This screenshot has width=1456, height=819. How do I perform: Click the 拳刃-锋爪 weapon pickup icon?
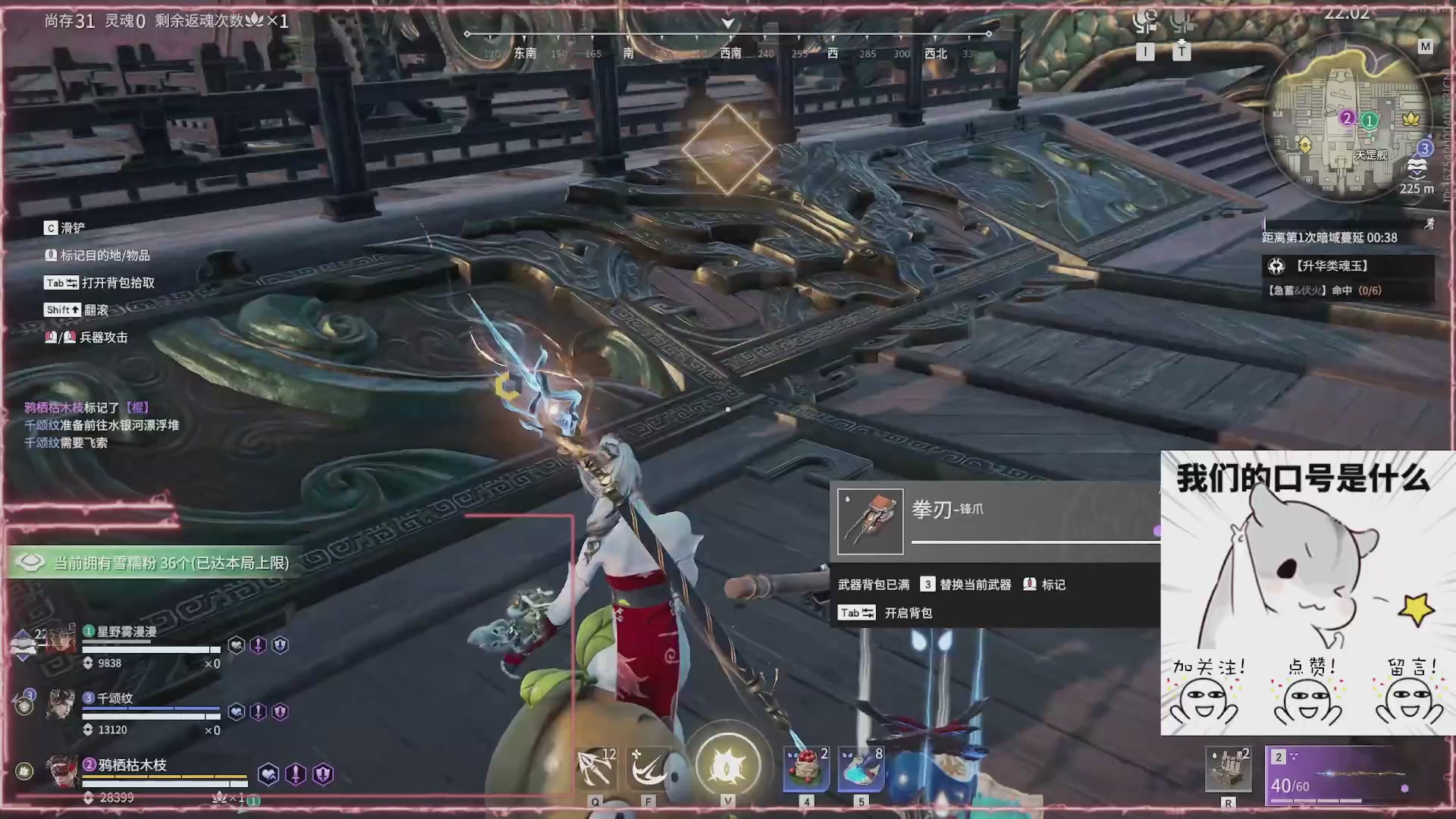870,521
